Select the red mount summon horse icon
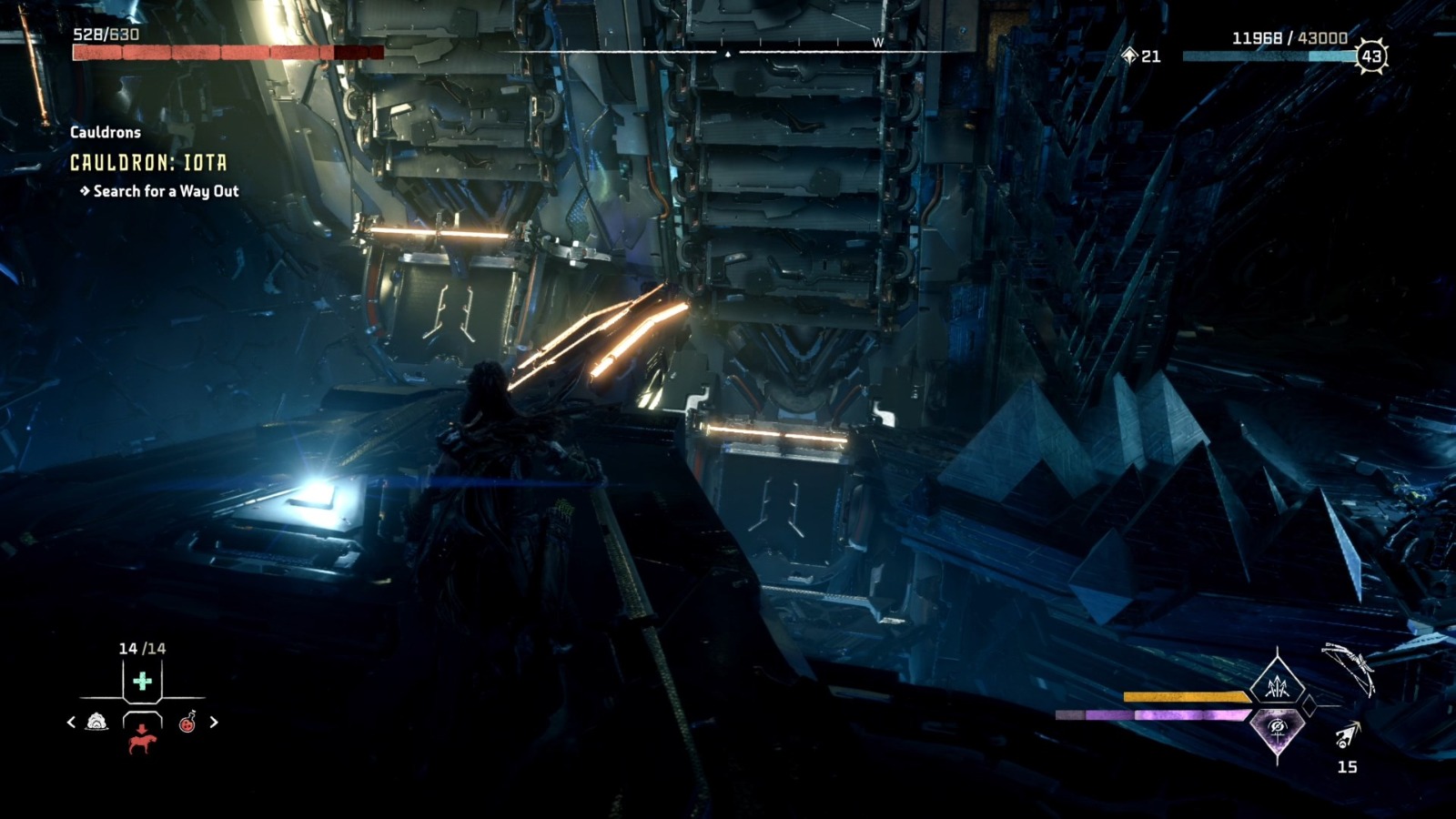Screen dimensions: 1456x819 [x=141, y=744]
